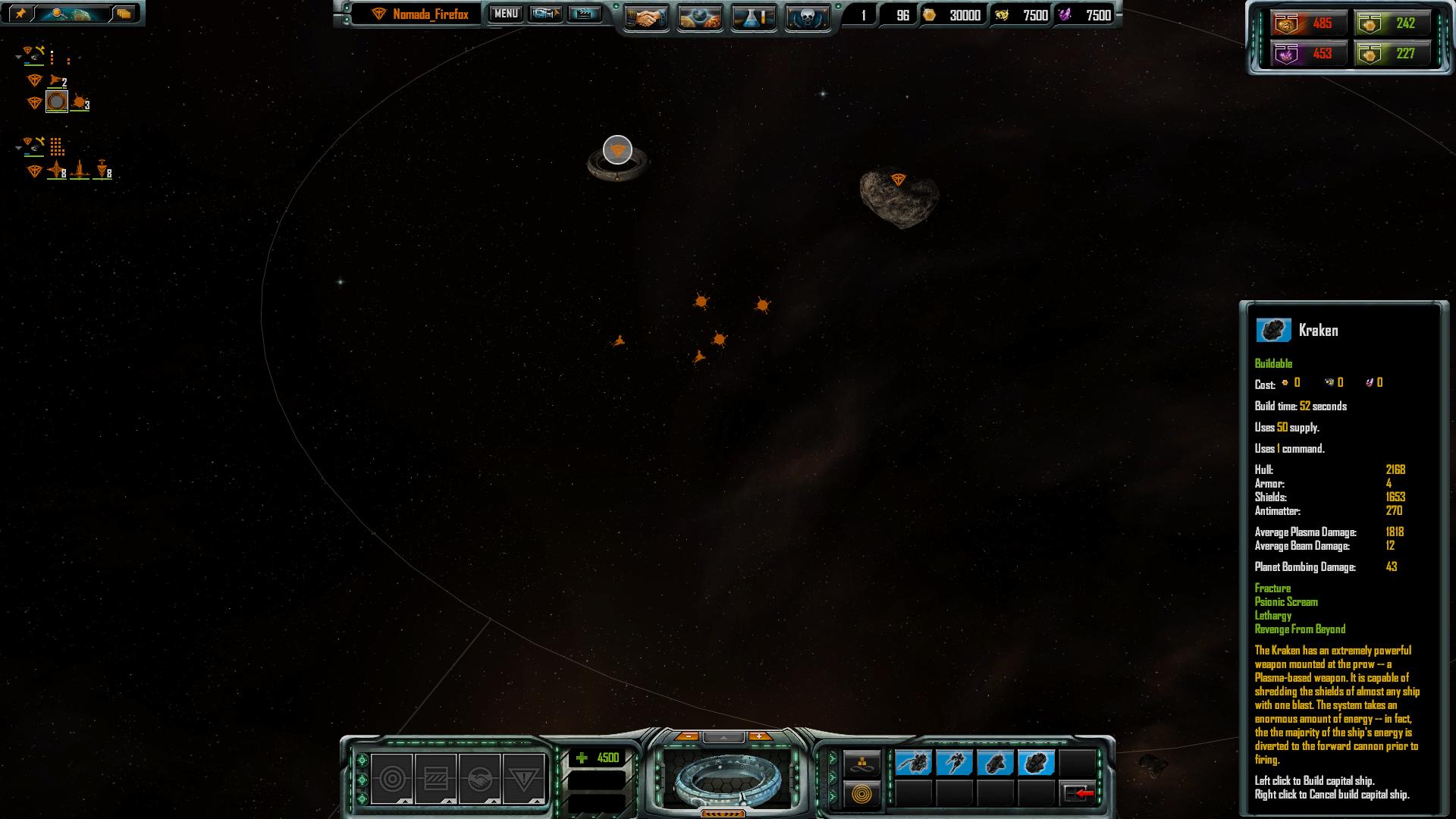The image size is (1456, 819).
Task: Select the first capital ship build icon
Action: click(913, 762)
